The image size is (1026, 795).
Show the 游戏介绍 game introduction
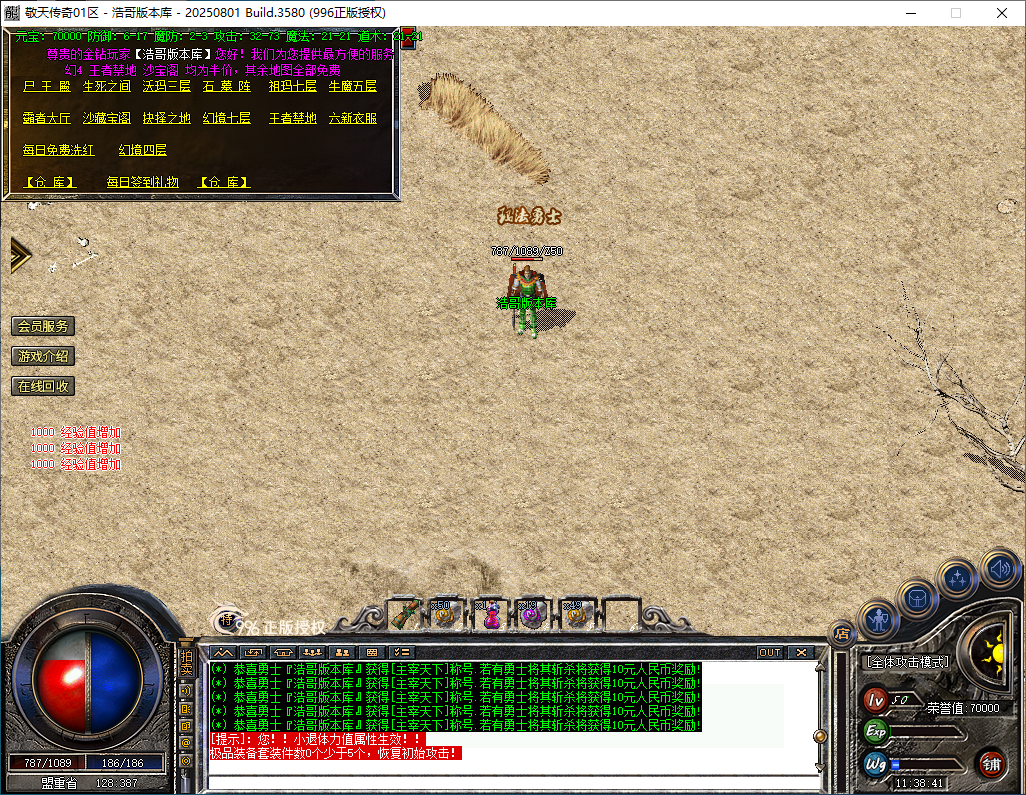coord(43,356)
